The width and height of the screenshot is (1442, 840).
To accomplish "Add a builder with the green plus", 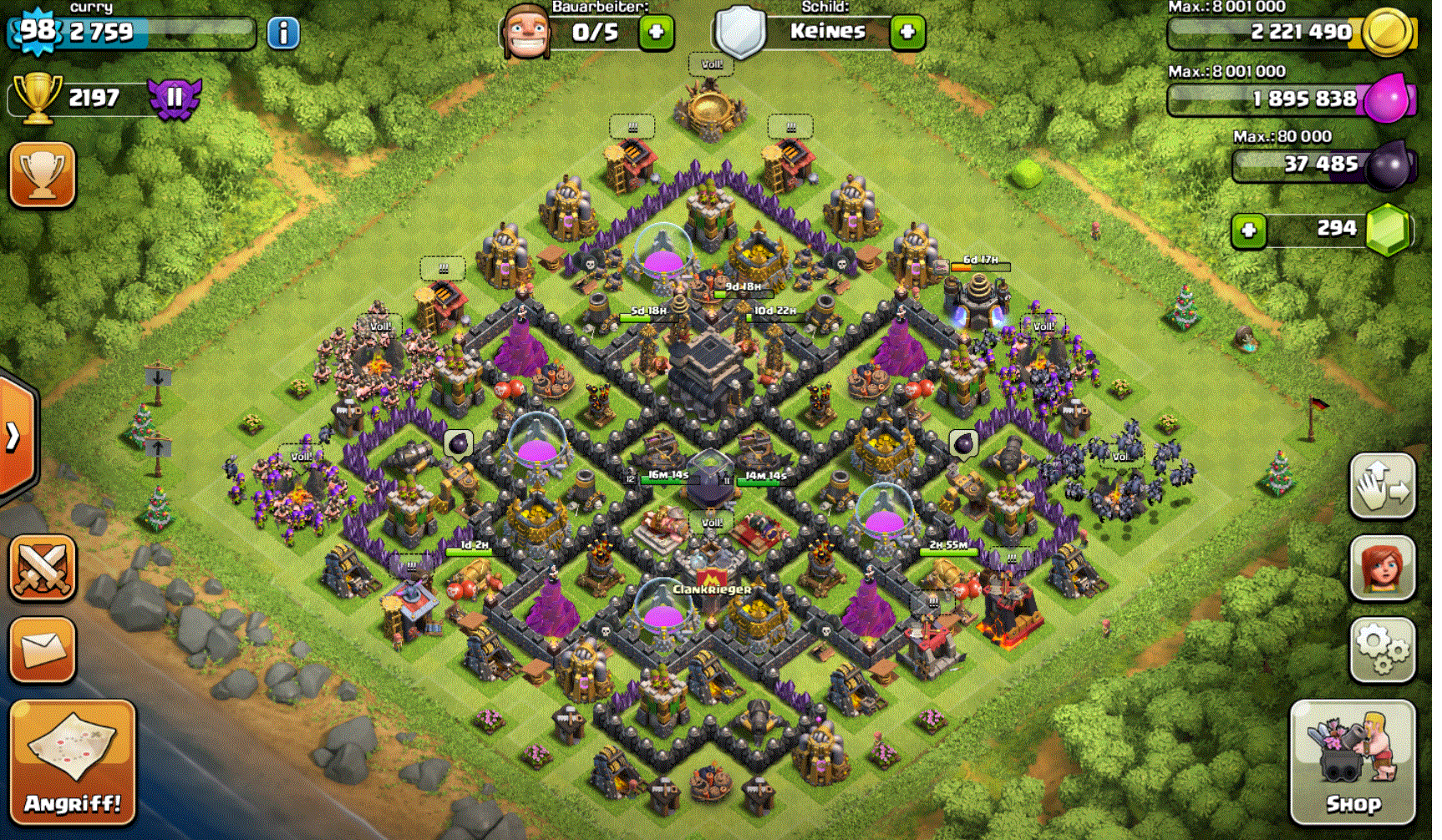I will tap(656, 33).
